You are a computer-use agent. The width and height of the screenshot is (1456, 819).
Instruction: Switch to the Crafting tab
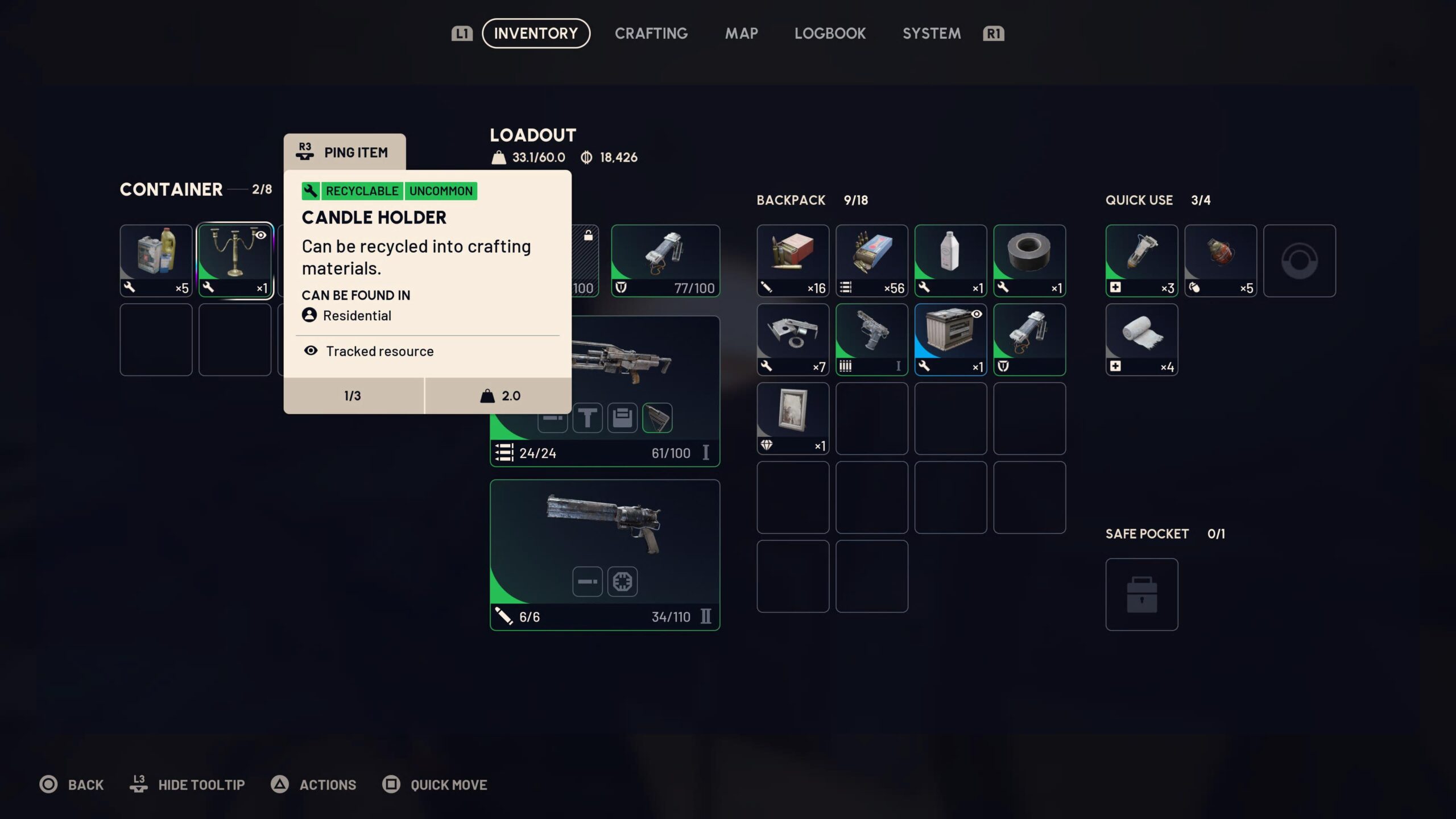click(x=651, y=34)
